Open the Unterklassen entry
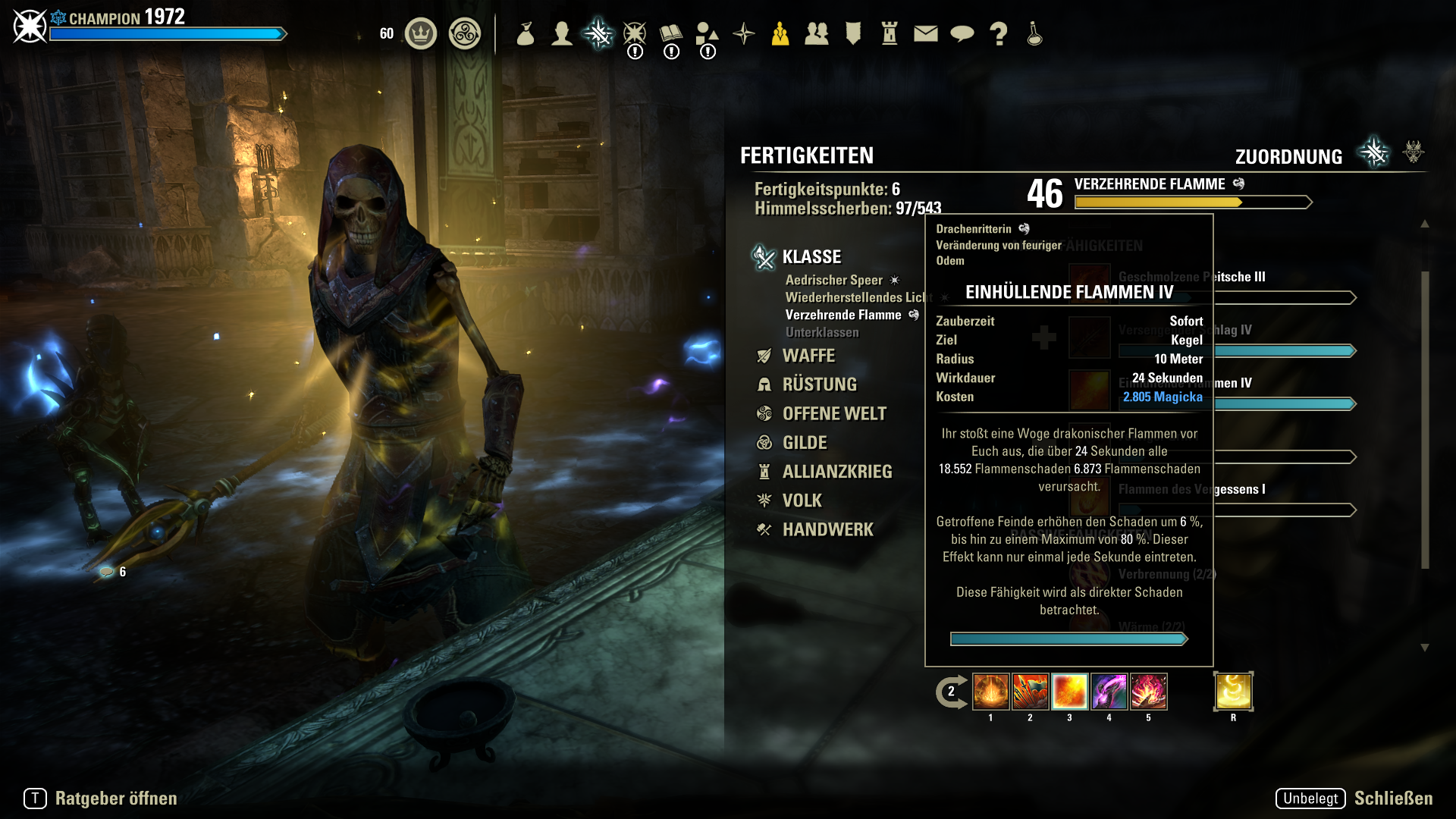The image size is (1456, 819). tap(822, 332)
